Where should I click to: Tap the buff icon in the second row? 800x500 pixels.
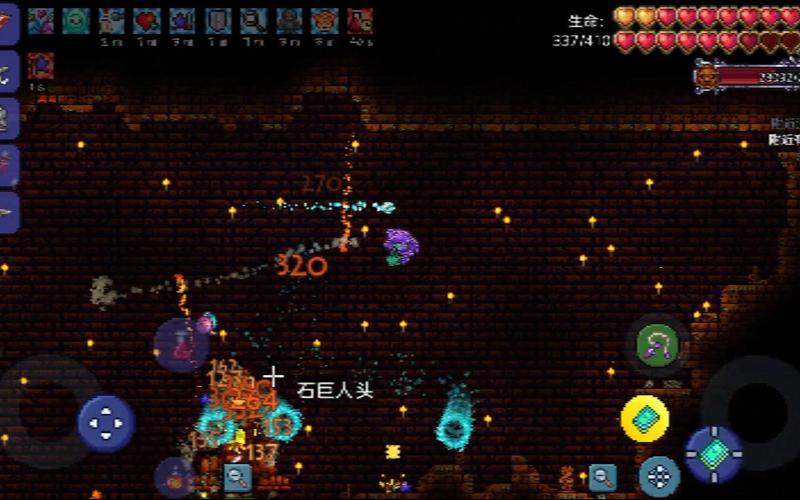41,66
